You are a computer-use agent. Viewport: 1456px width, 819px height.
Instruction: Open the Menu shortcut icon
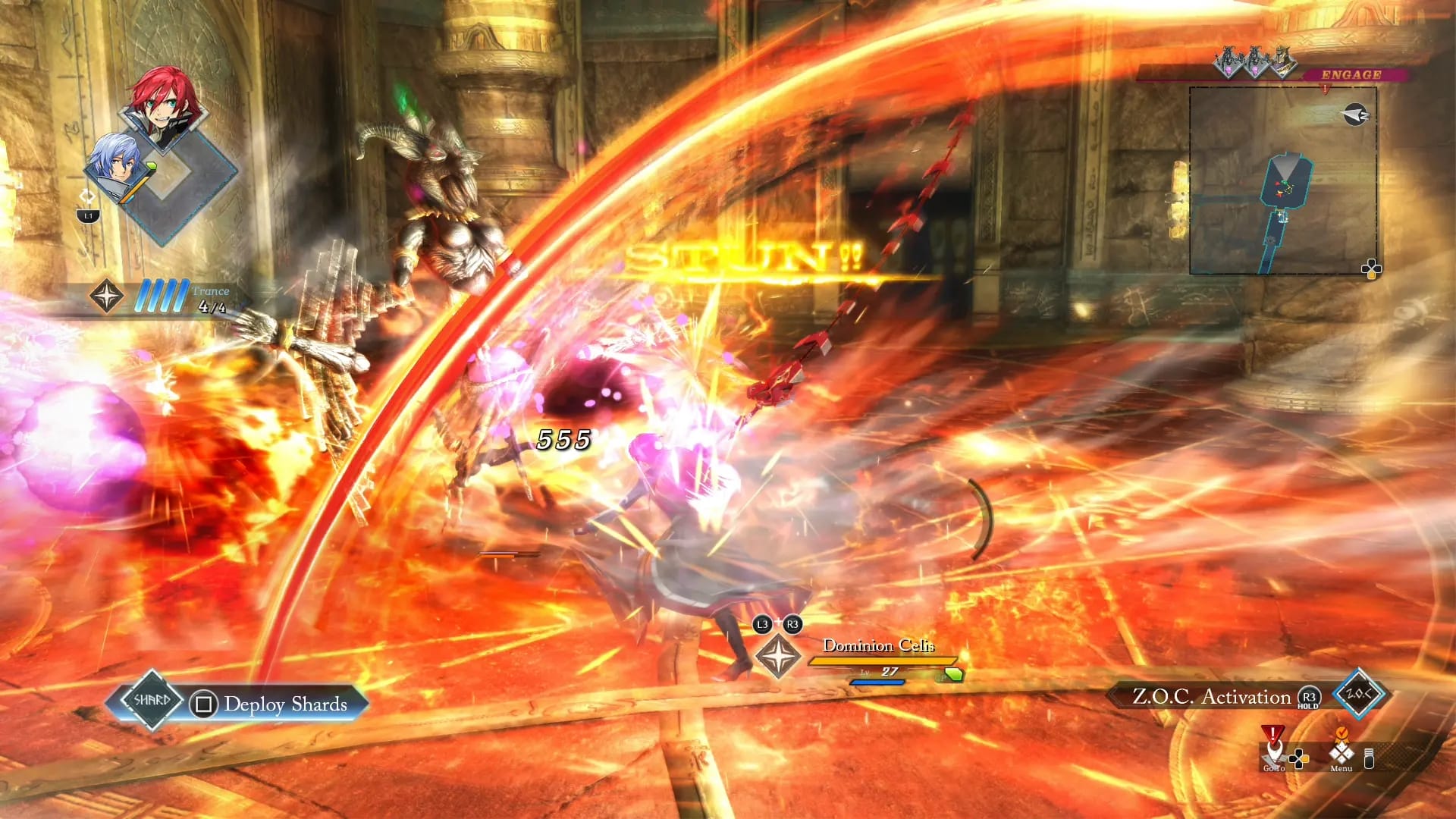[1341, 752]
